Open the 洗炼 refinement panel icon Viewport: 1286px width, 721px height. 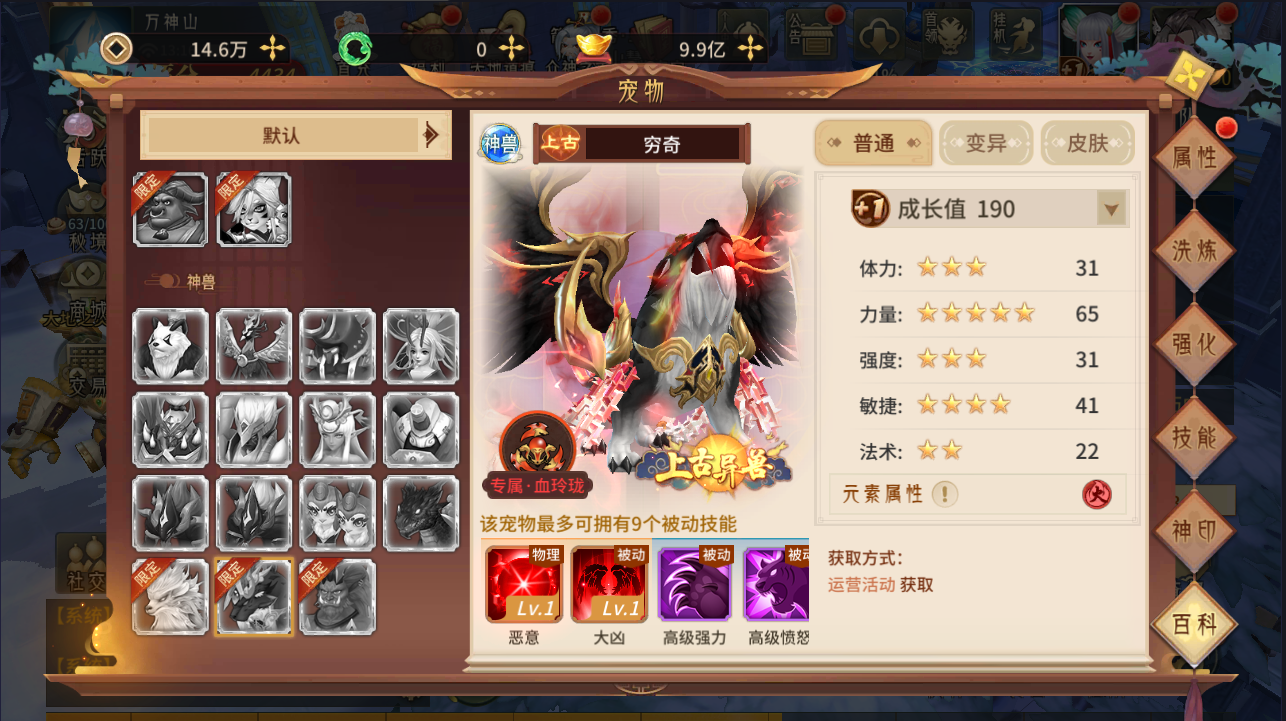pyautogui.click(x=1194, y=248)
